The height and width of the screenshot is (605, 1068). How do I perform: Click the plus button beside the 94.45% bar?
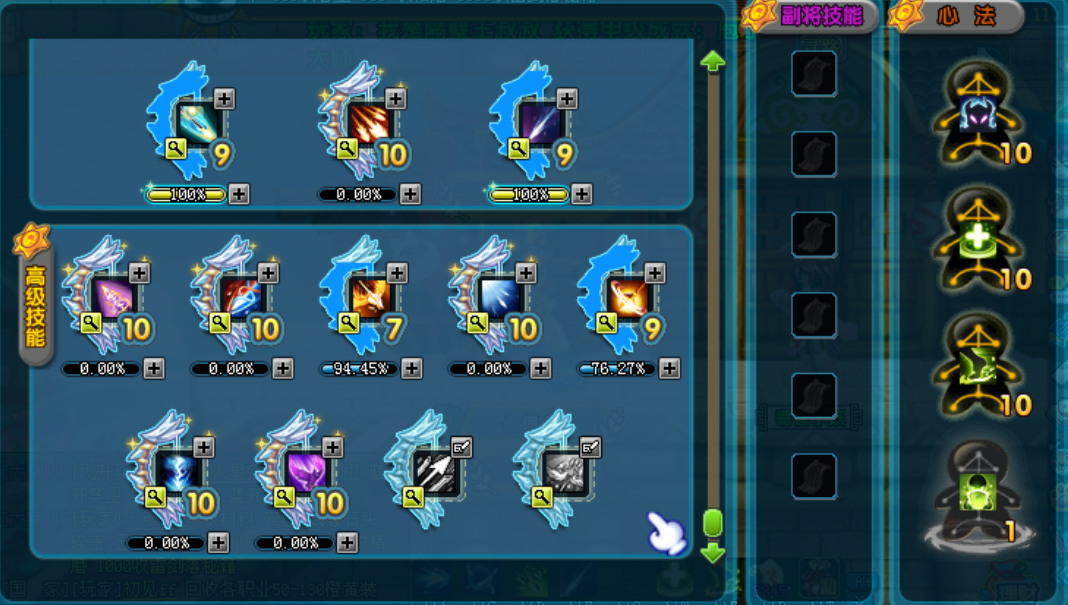412,369
